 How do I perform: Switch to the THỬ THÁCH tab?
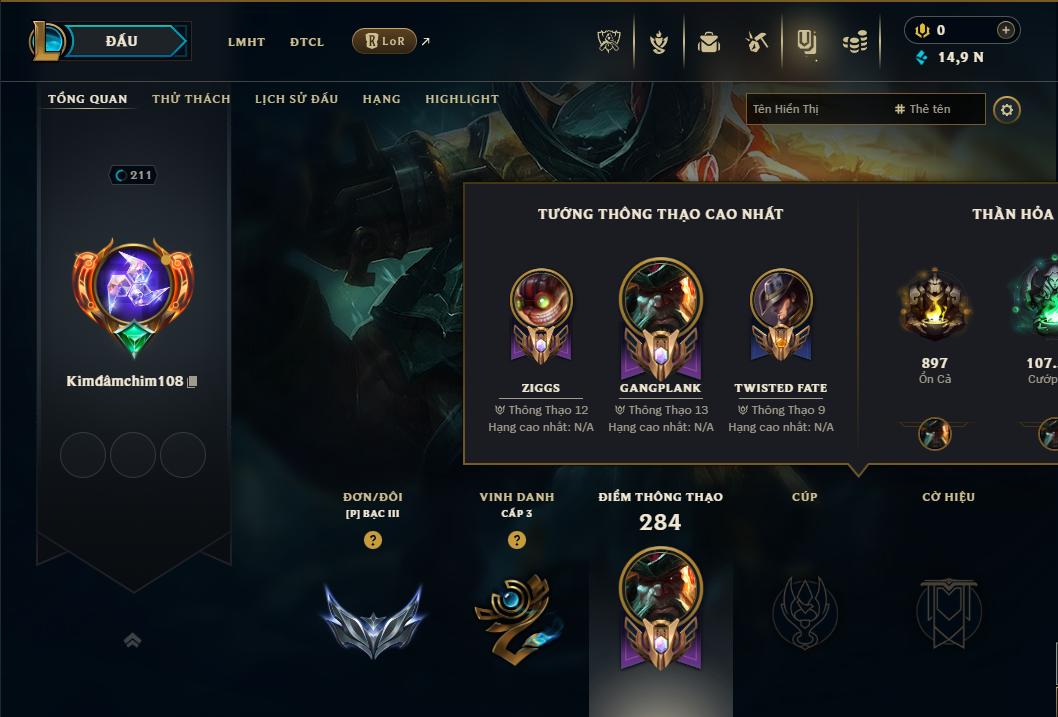click(x=191, y=99)
